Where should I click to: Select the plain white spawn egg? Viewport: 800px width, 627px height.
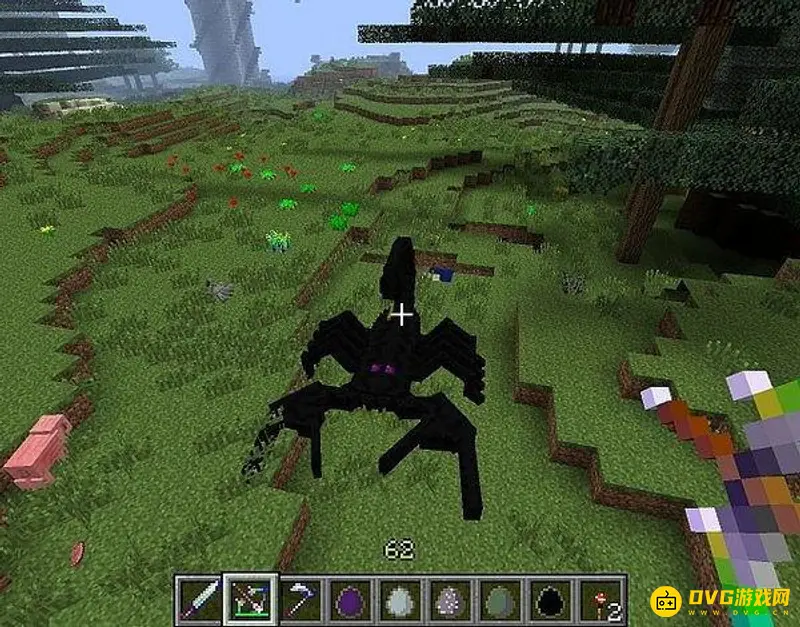click(398, 599)
